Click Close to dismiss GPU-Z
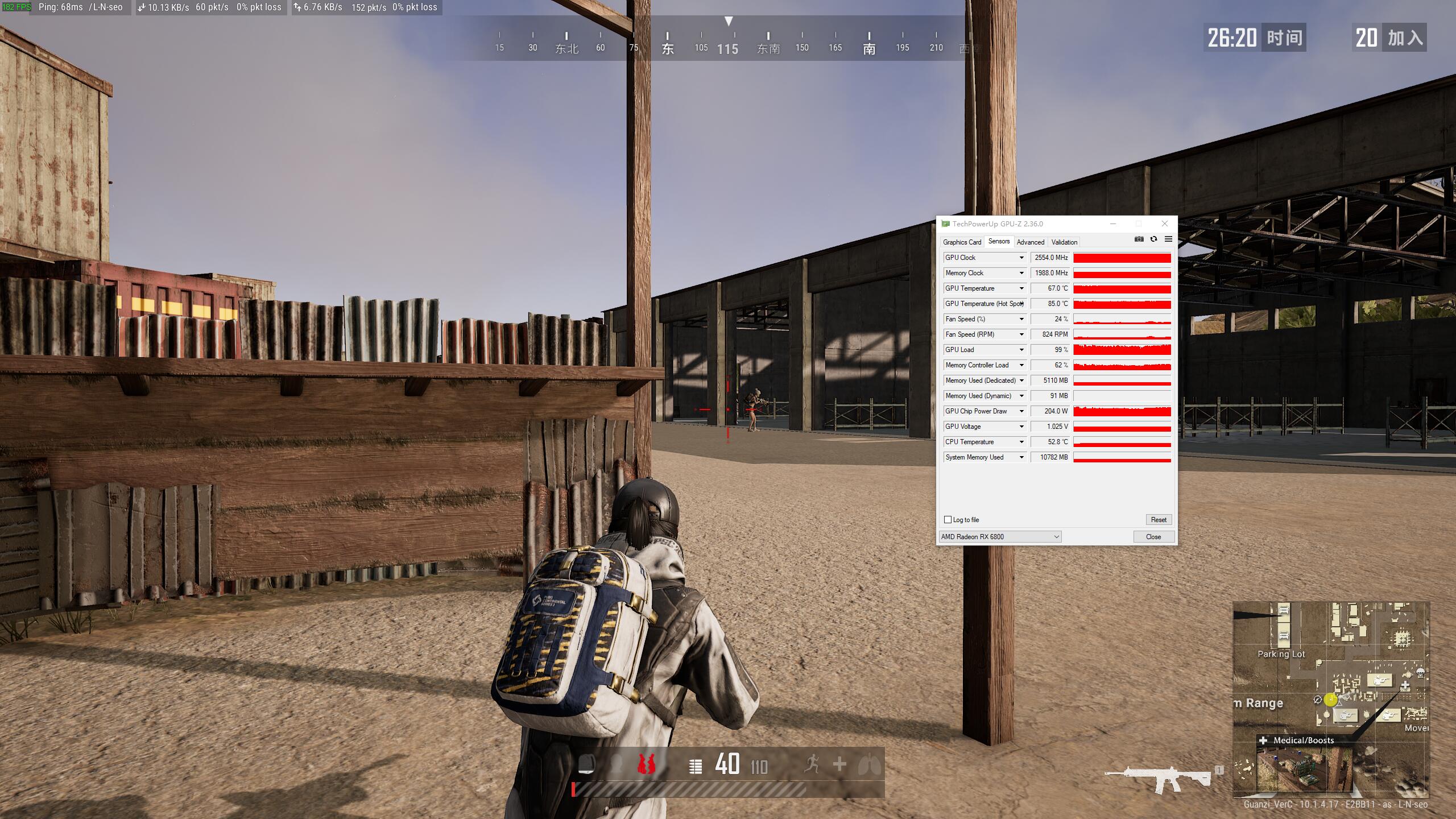This screenshot has width=1456, height=819. click(x=1153, y=536)
